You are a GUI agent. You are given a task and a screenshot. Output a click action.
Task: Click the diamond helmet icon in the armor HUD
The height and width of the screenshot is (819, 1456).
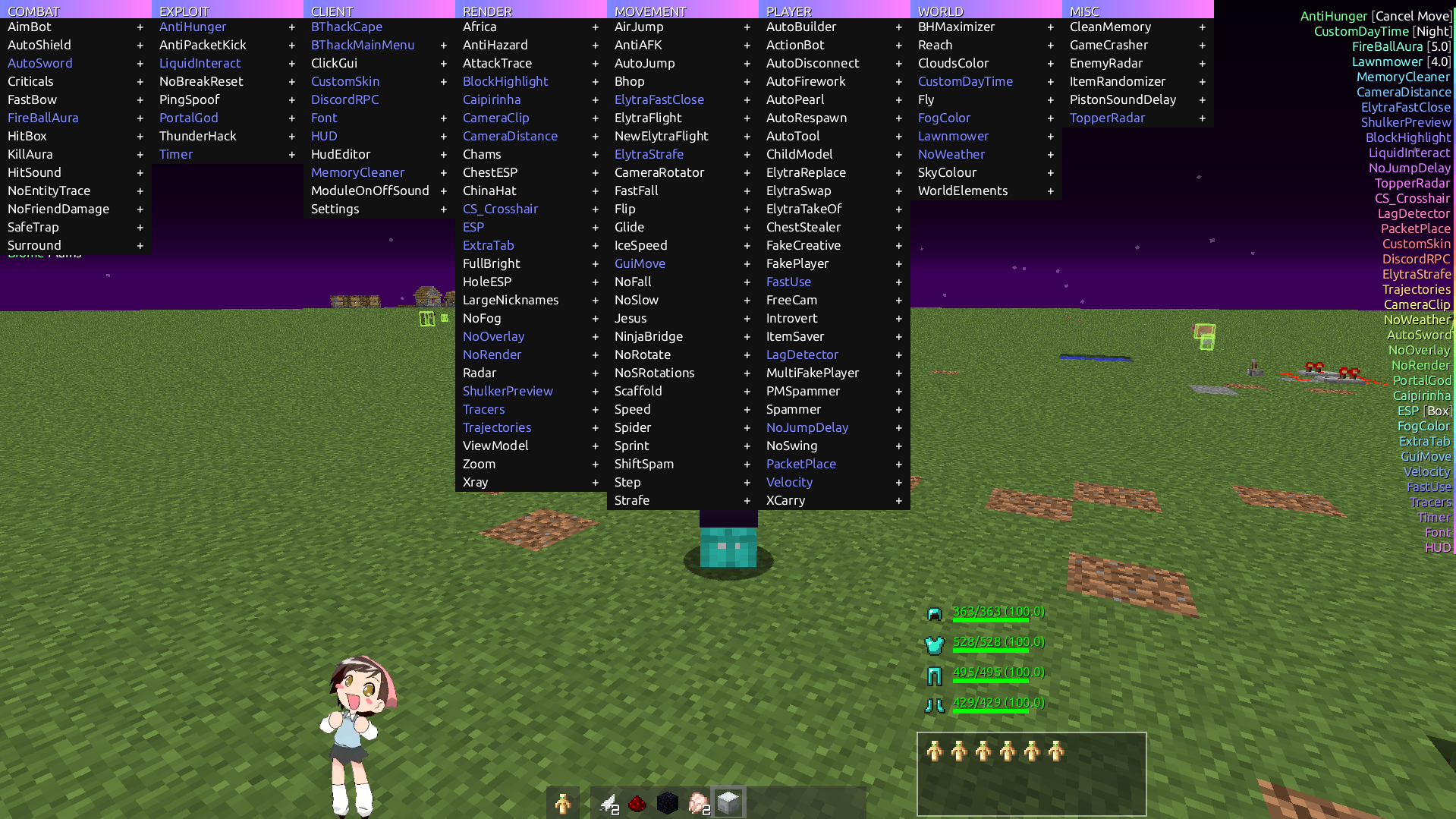click(935, 612)
